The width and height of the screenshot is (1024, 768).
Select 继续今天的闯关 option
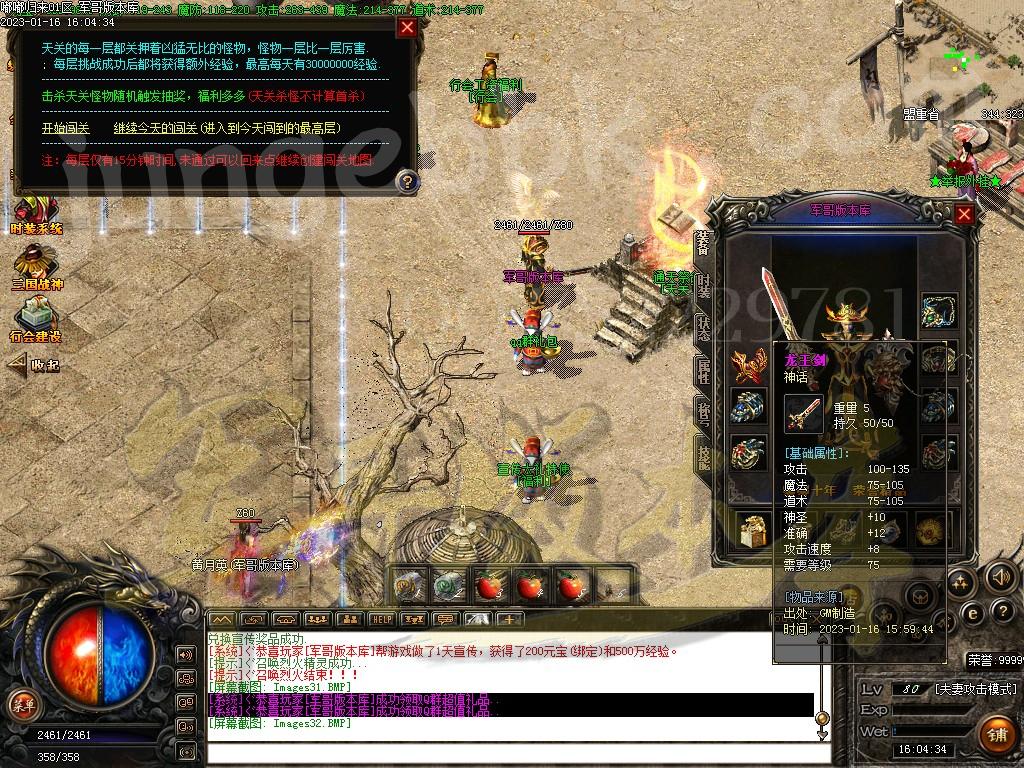pyautogui.click(x=226, y=128)
